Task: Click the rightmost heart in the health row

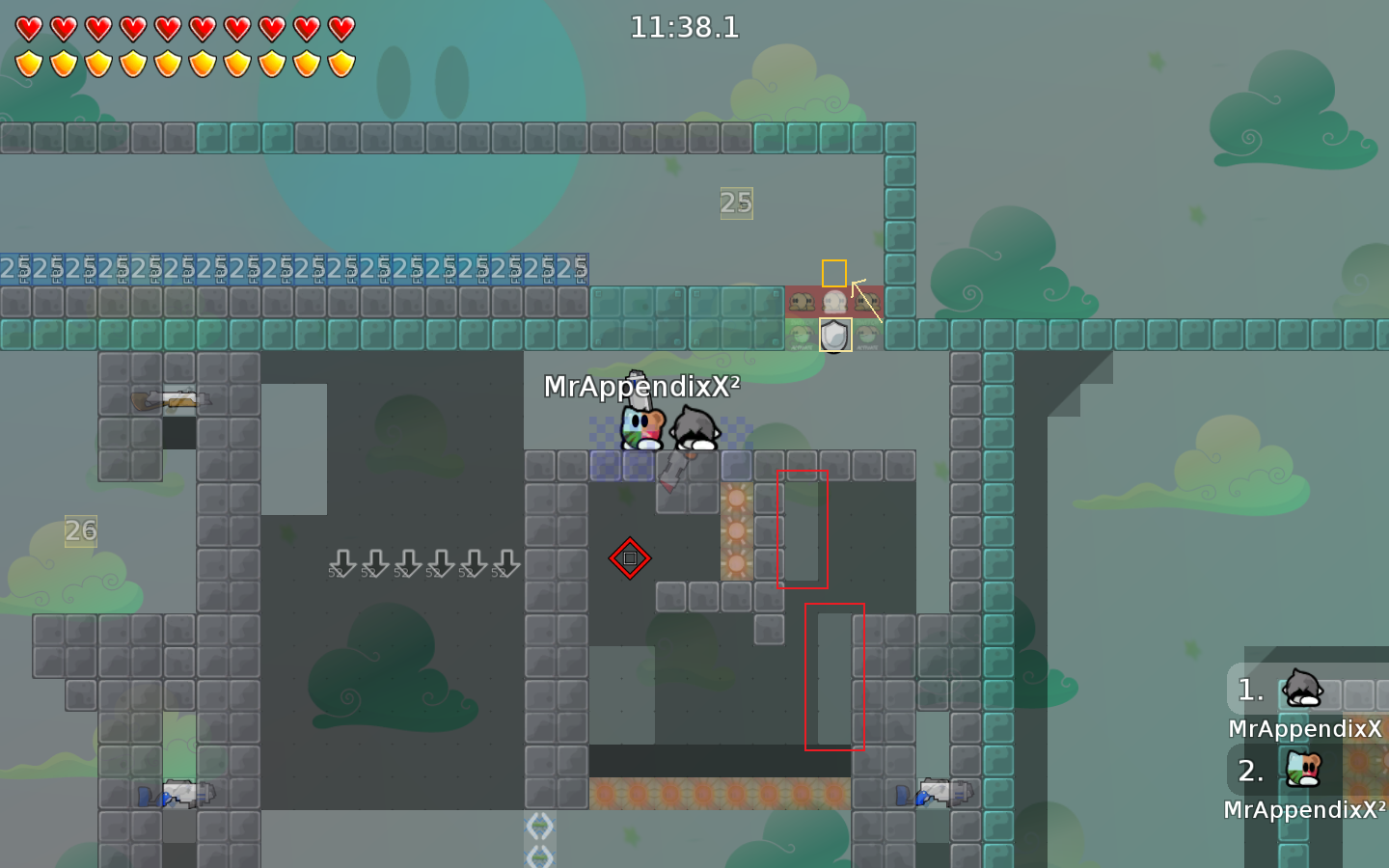Action: coord(340,30)
